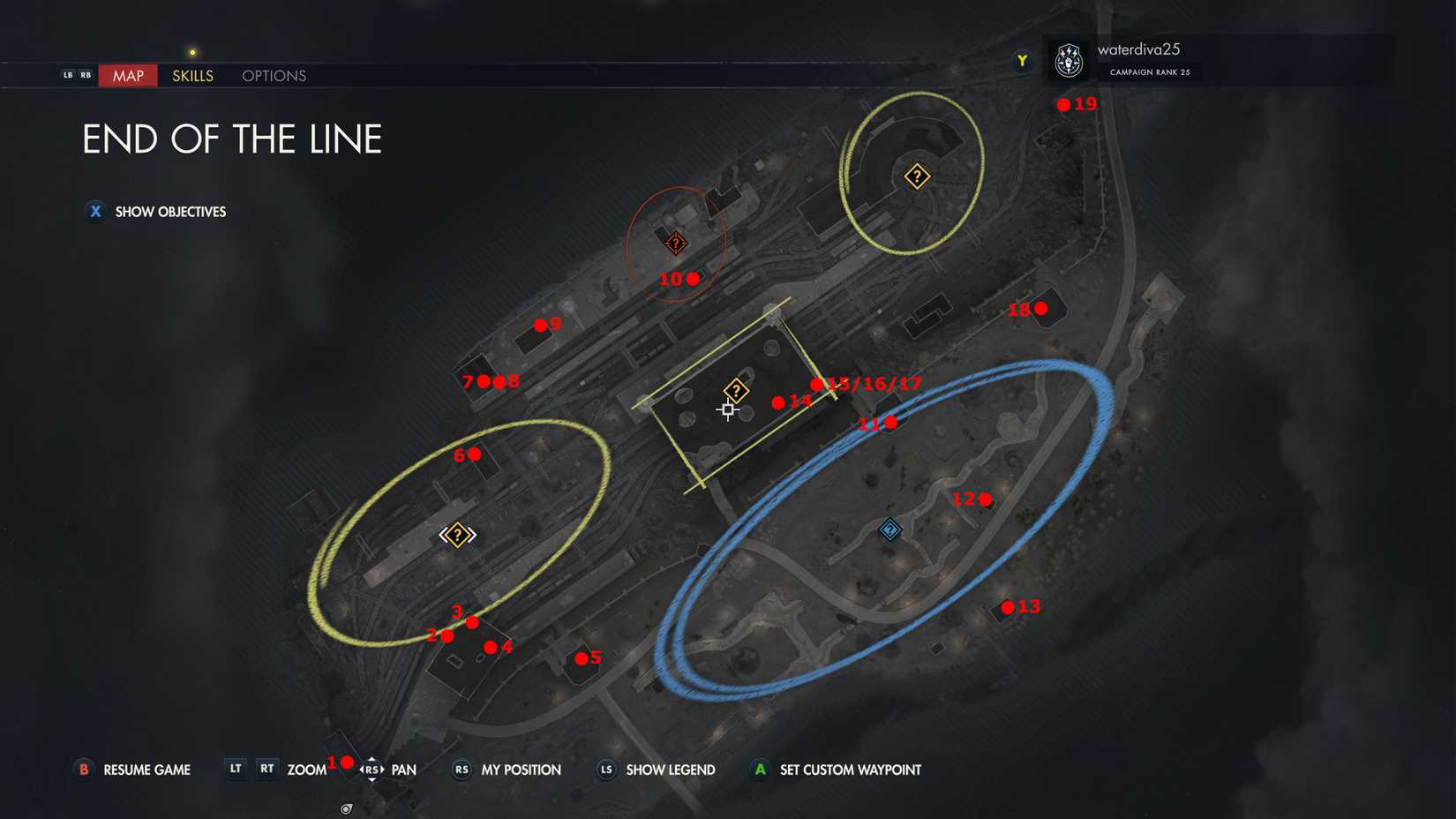Click the four-way PAN arrows icon
This screenshot has width=1456, height=819.
(371, 769)
